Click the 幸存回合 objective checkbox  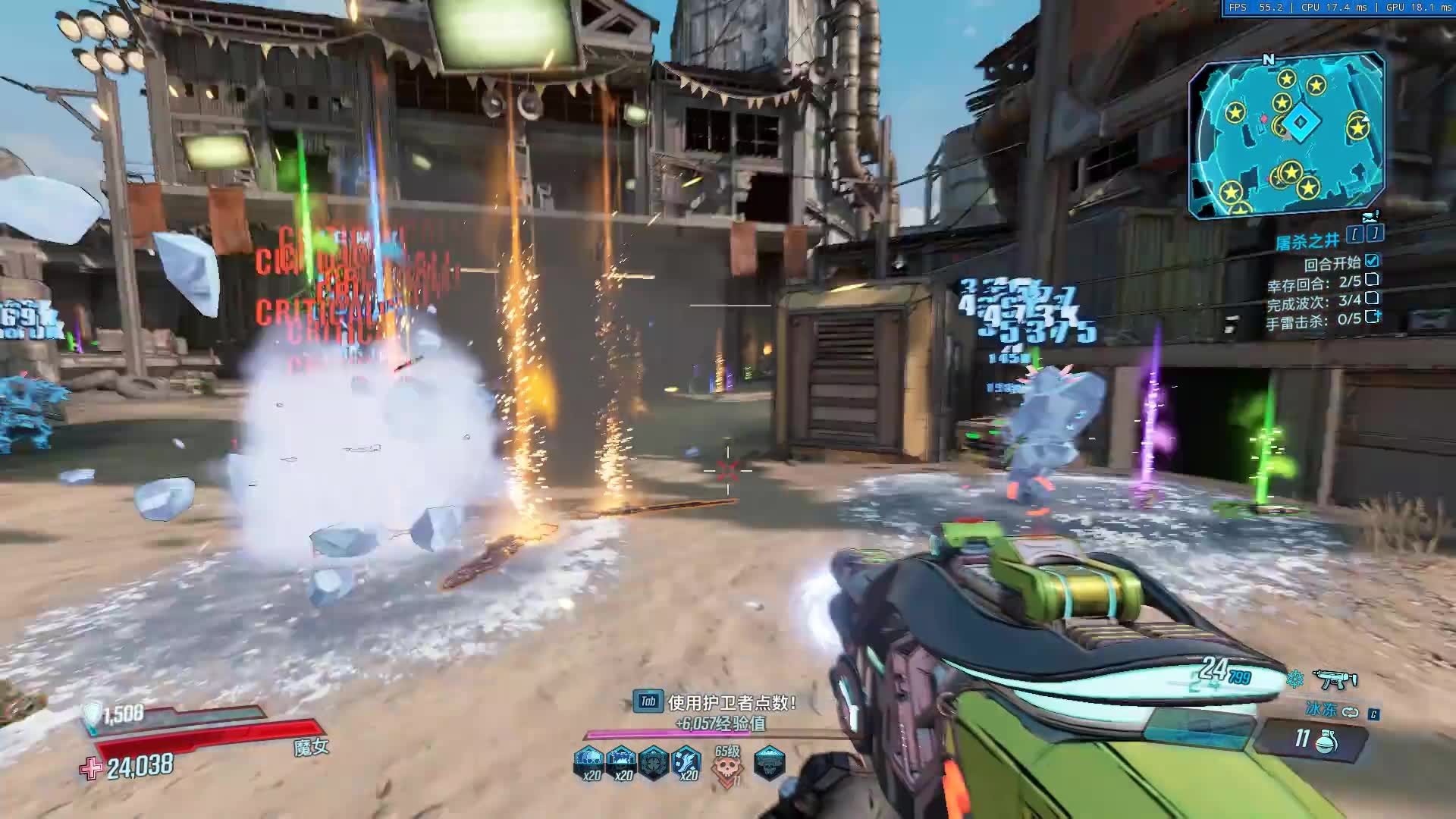click(1372, 281)
